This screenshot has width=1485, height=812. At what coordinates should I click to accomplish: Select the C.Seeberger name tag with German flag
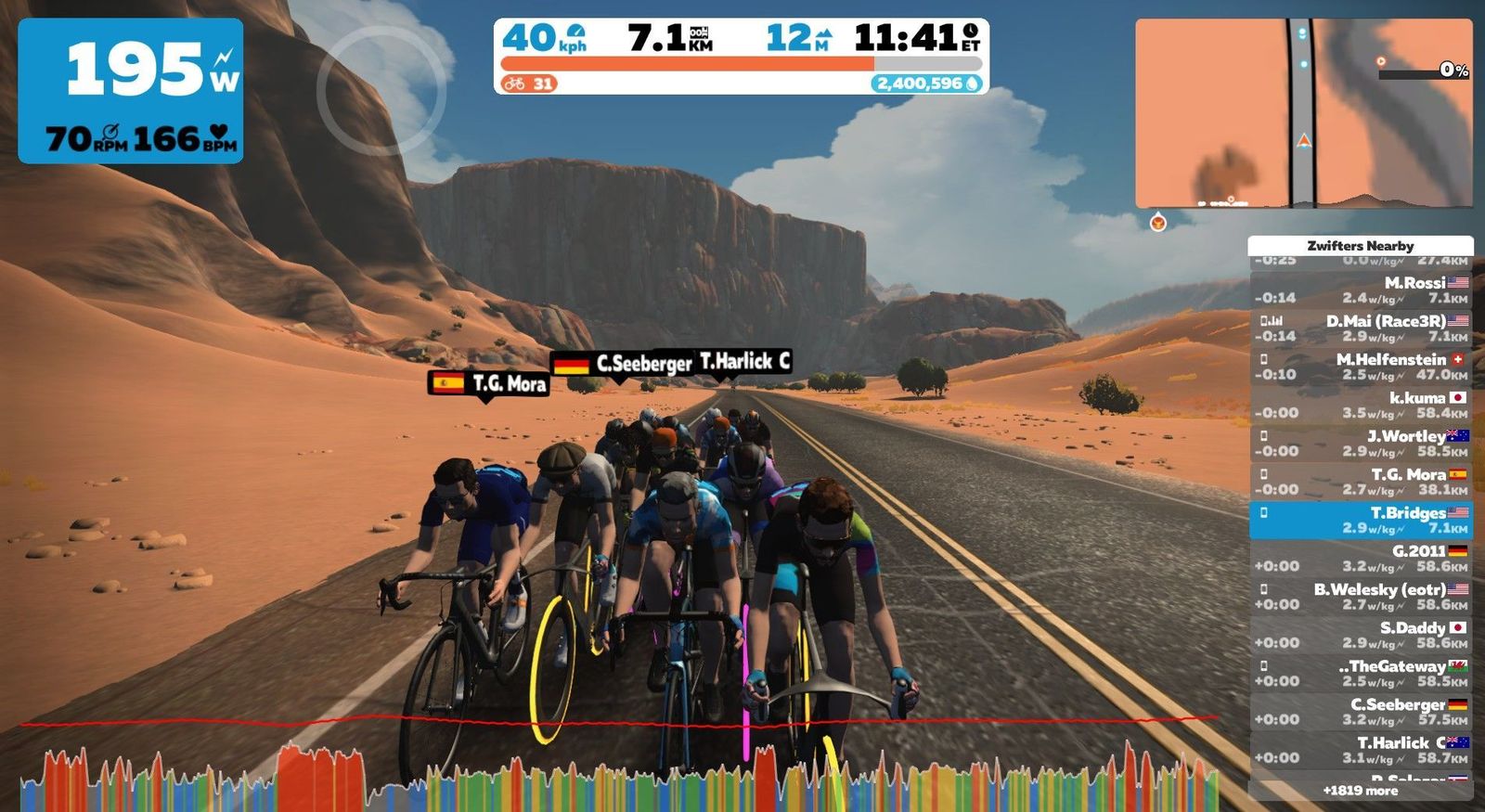pyautogui.click(x=624, y=364)
